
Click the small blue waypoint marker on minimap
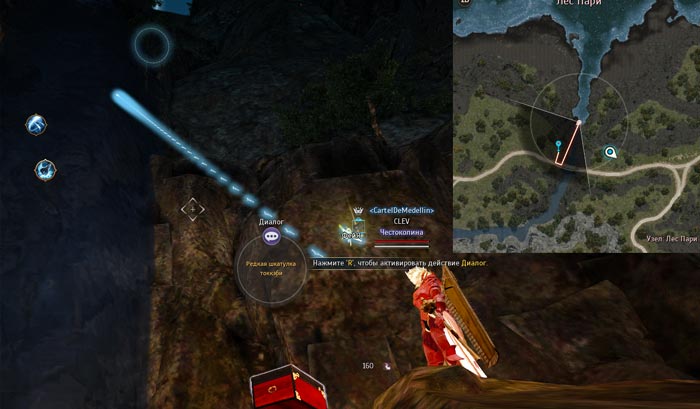click(x=558, y=146)
